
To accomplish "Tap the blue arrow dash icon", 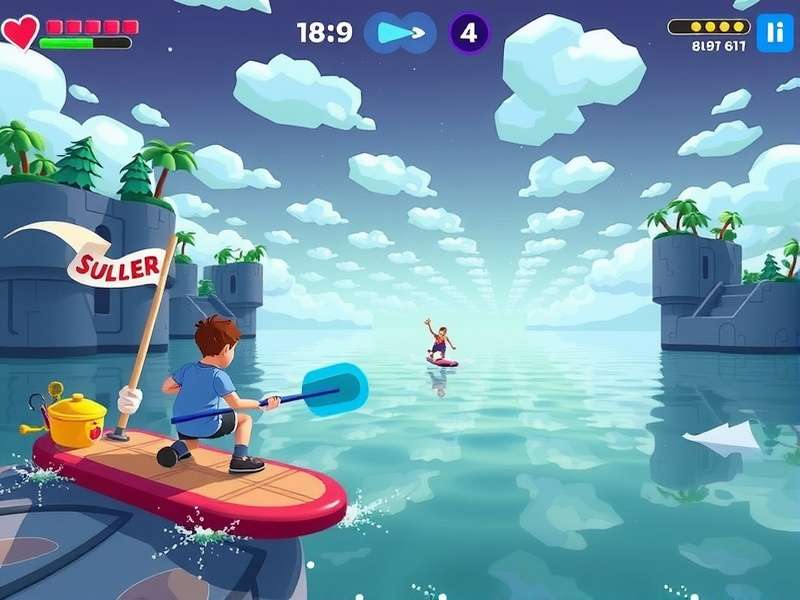I will [x=400, y=33].
